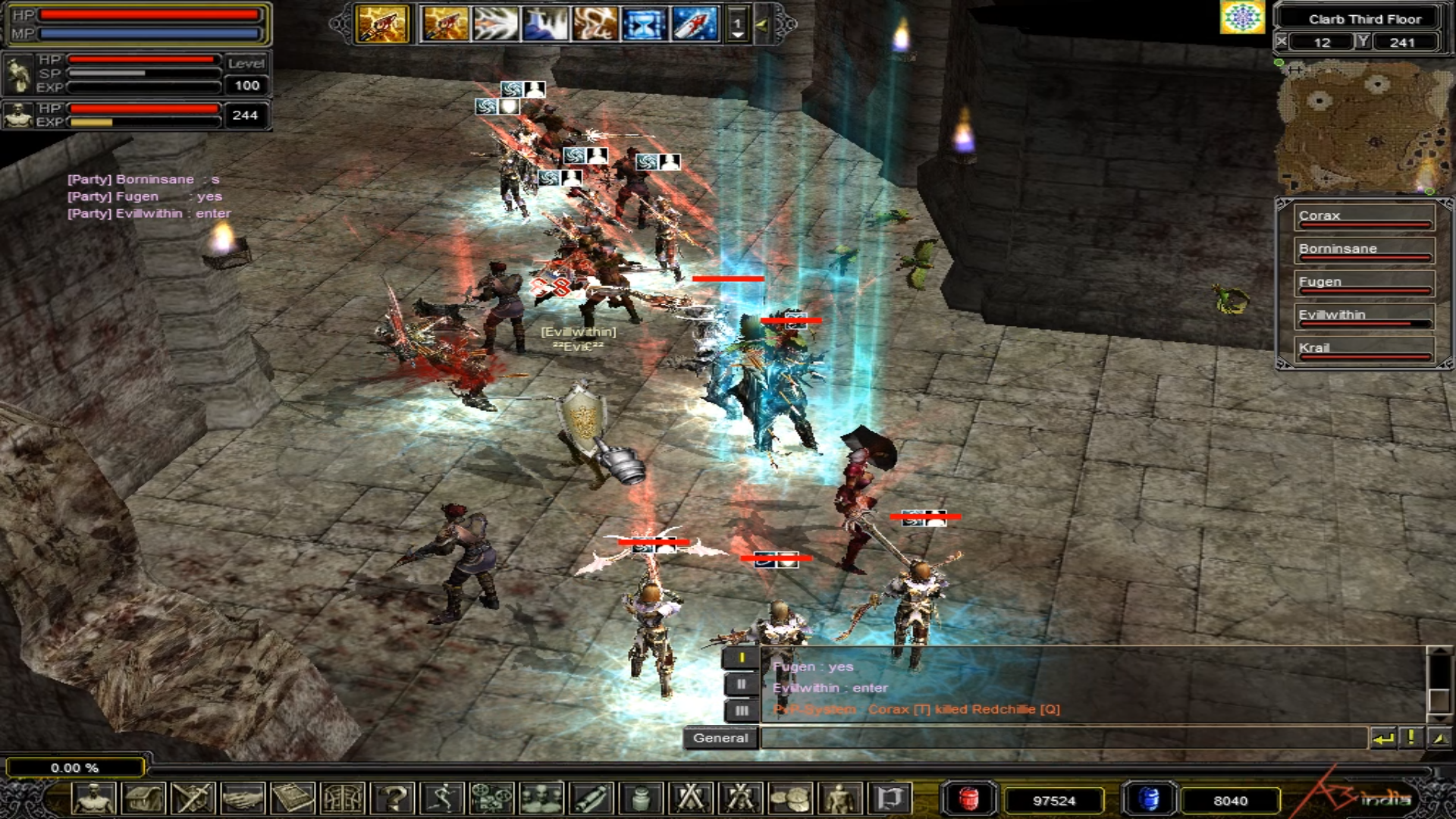
Task: Open the General chat channel selector
Action: (720, 738)
